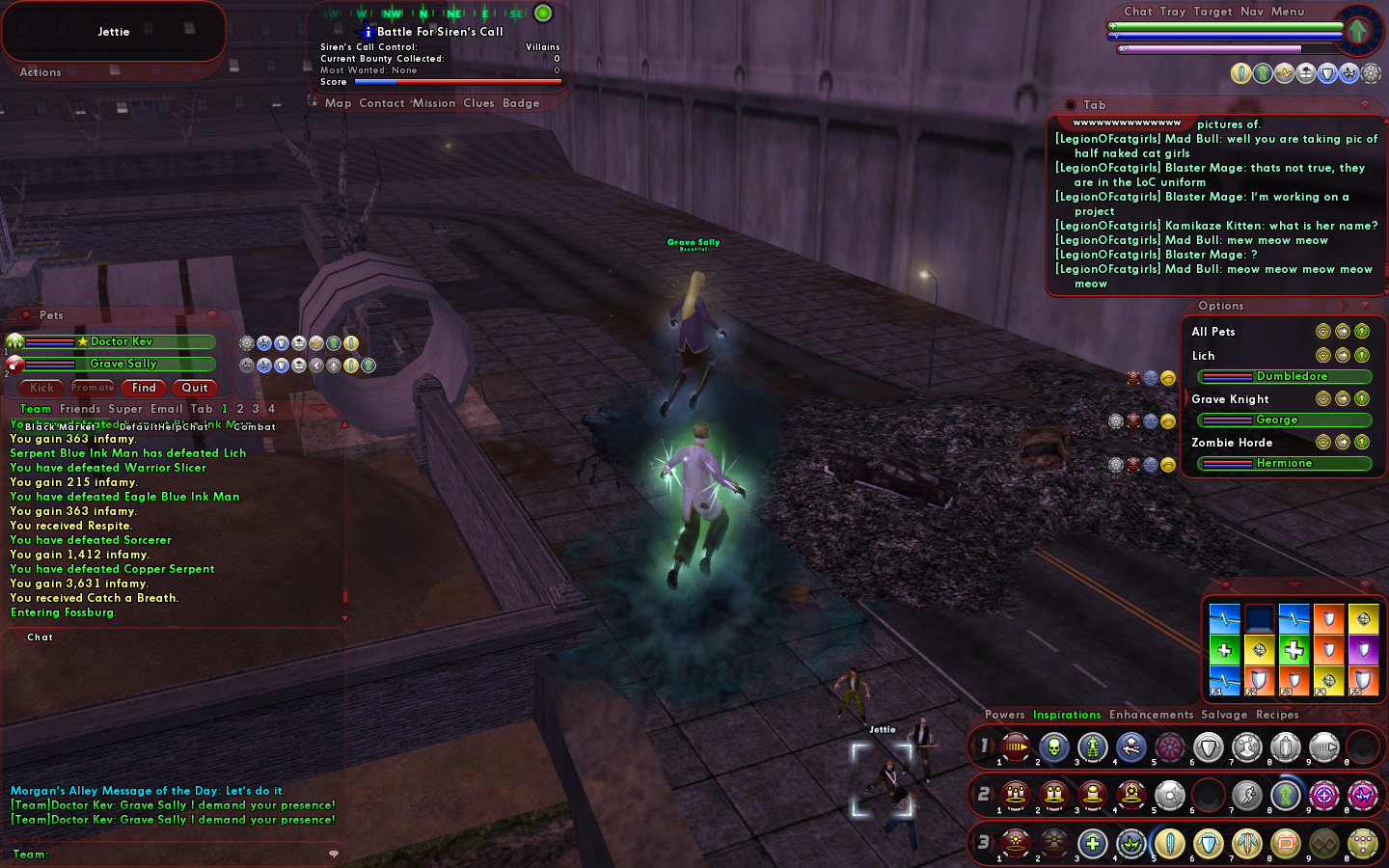Select teammate Doctor Kev
Viewport: 1389px width, 868px height.
[x=121, y=341]
